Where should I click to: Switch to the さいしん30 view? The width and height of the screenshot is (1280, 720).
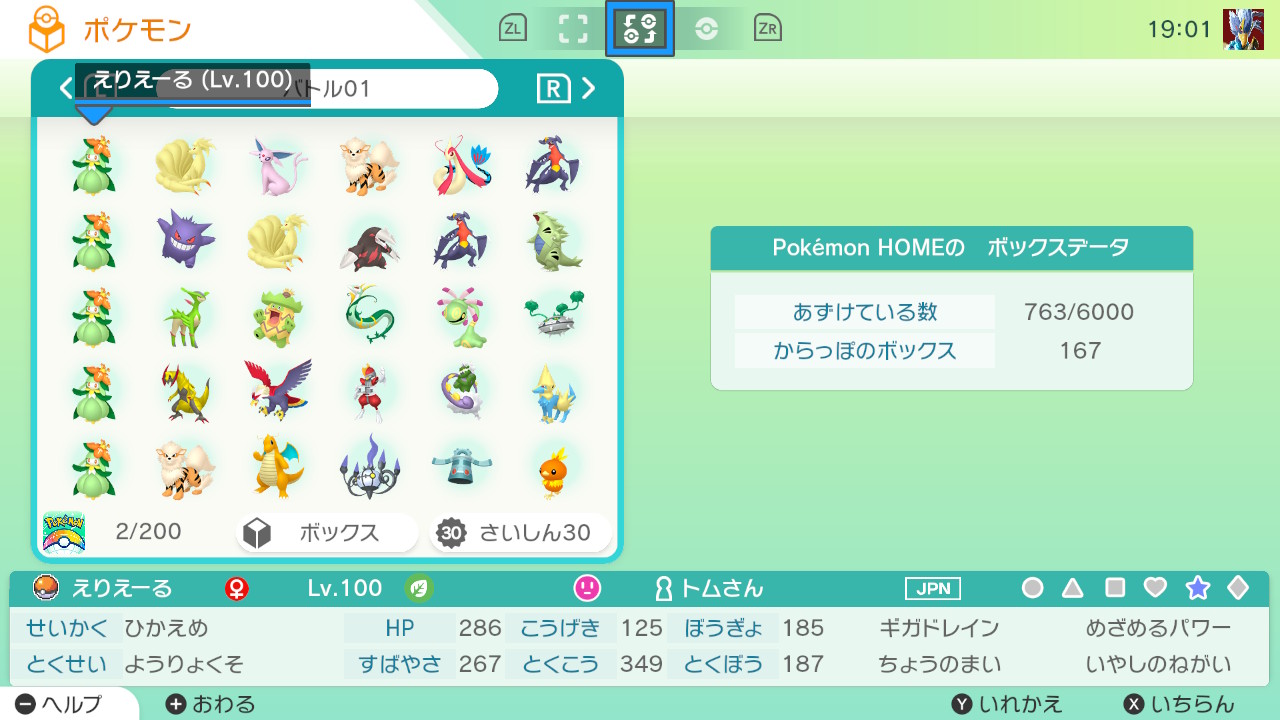tap(518, 531)
